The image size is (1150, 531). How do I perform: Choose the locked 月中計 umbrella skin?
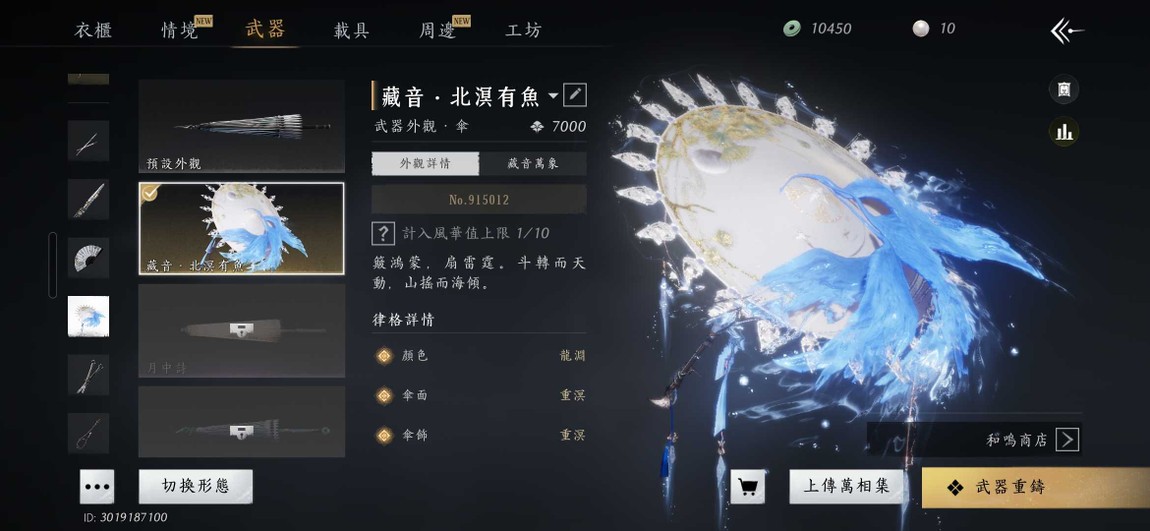click(241, 330)
